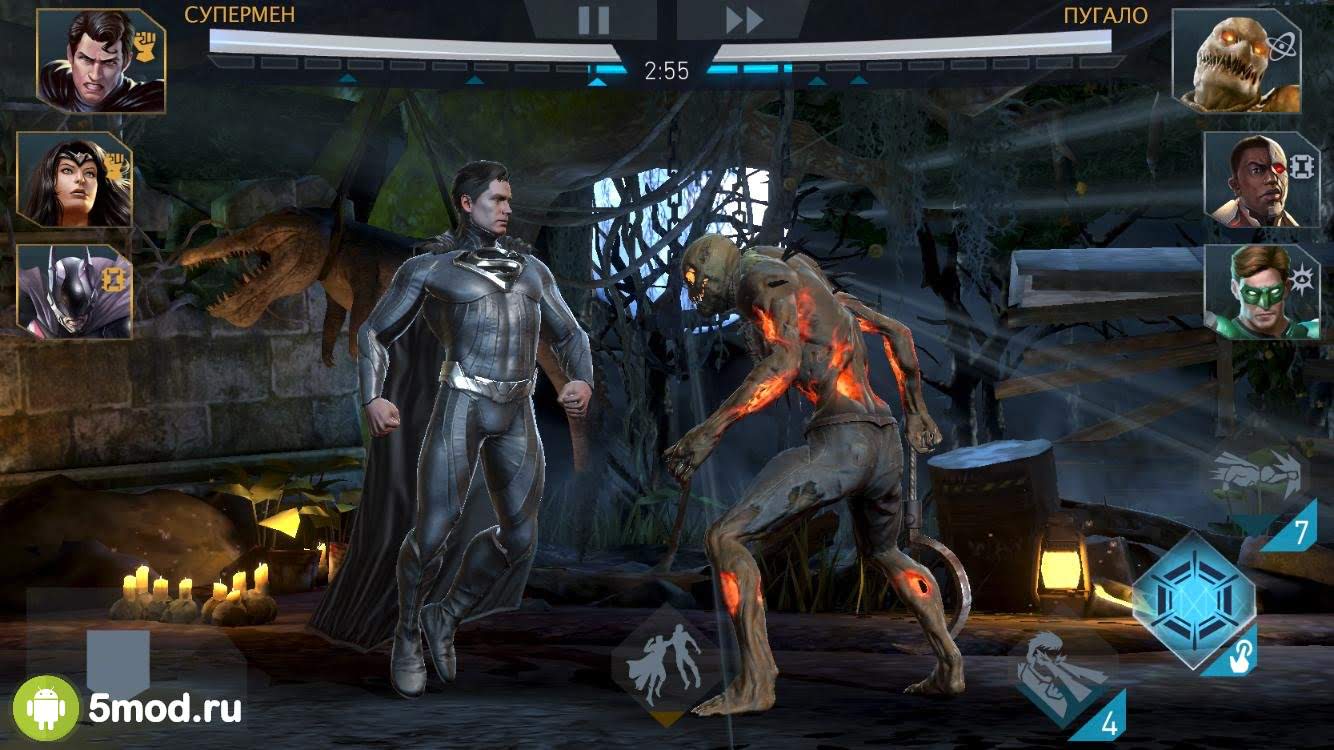This screenshot has height=750, width=1334.
Task: Select Green Lantern's enemy portrait
Action: point(1261,291)
